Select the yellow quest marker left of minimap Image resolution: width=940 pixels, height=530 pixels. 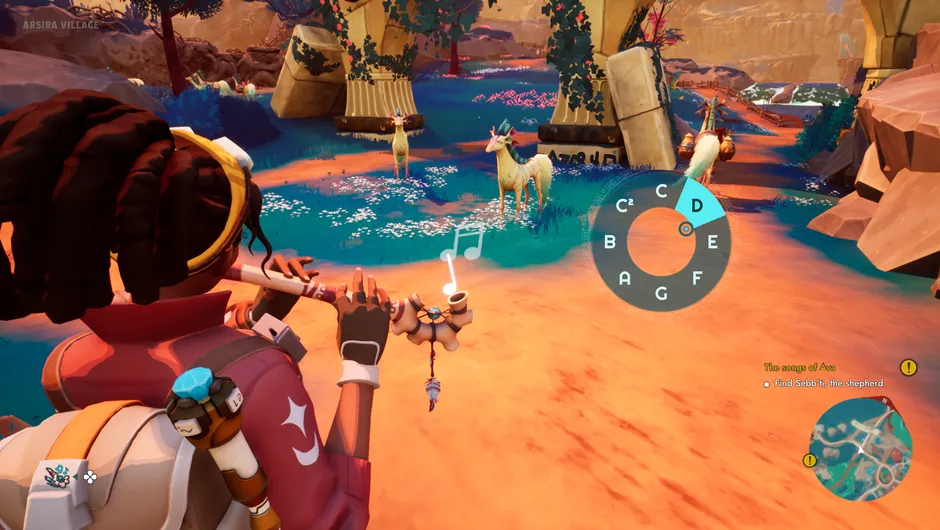point(809,460)
